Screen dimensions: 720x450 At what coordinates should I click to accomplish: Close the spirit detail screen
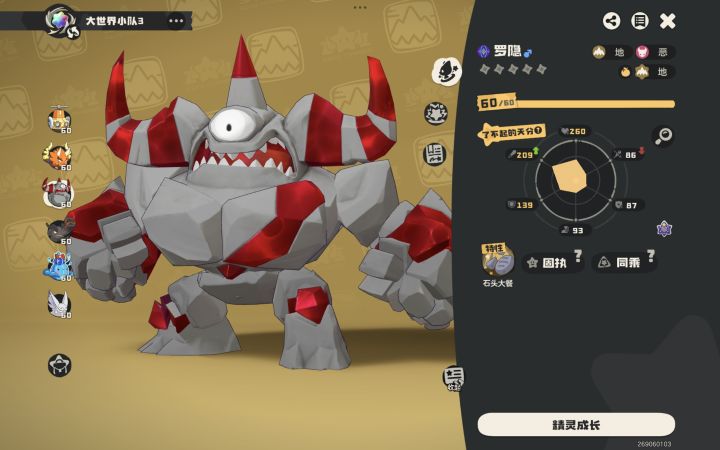668,21
